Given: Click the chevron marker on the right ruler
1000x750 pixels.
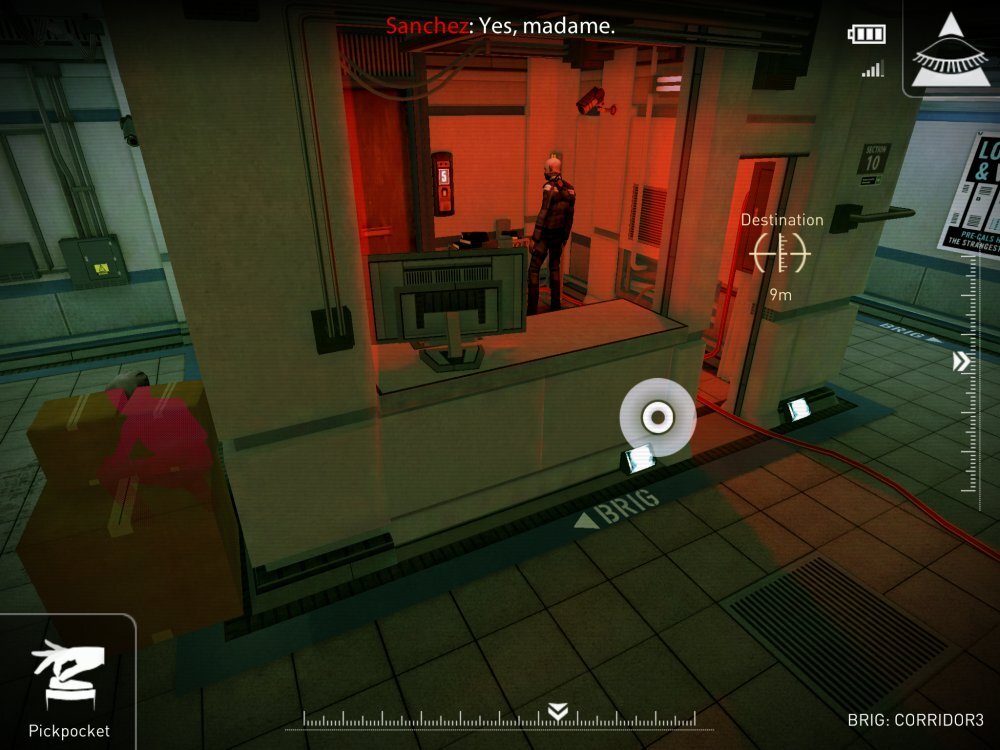Looking at the screenshot, I should (962, 361).
